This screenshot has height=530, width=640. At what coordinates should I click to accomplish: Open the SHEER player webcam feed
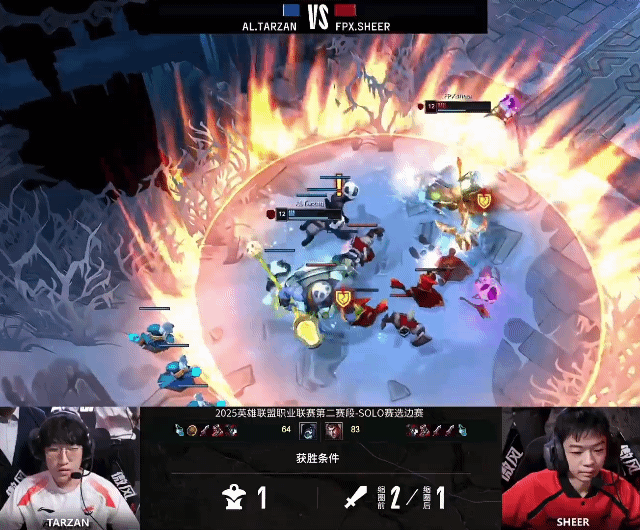[x=570, y=466]
